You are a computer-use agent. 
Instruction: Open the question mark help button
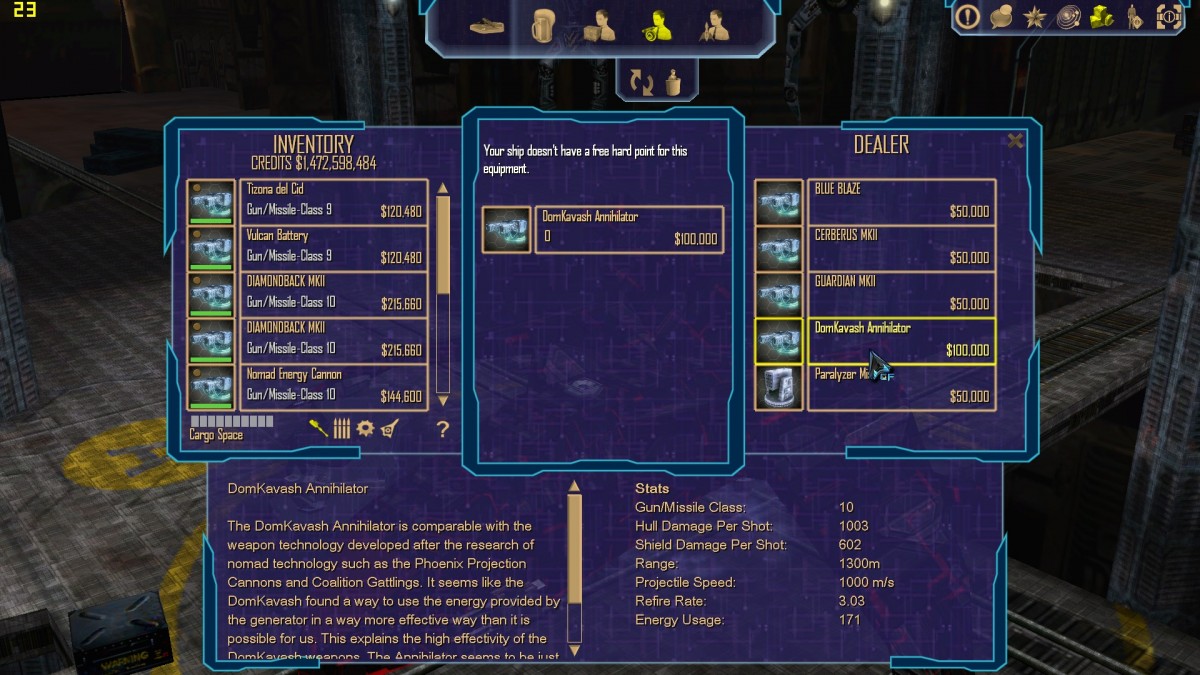tap(443, 430)
